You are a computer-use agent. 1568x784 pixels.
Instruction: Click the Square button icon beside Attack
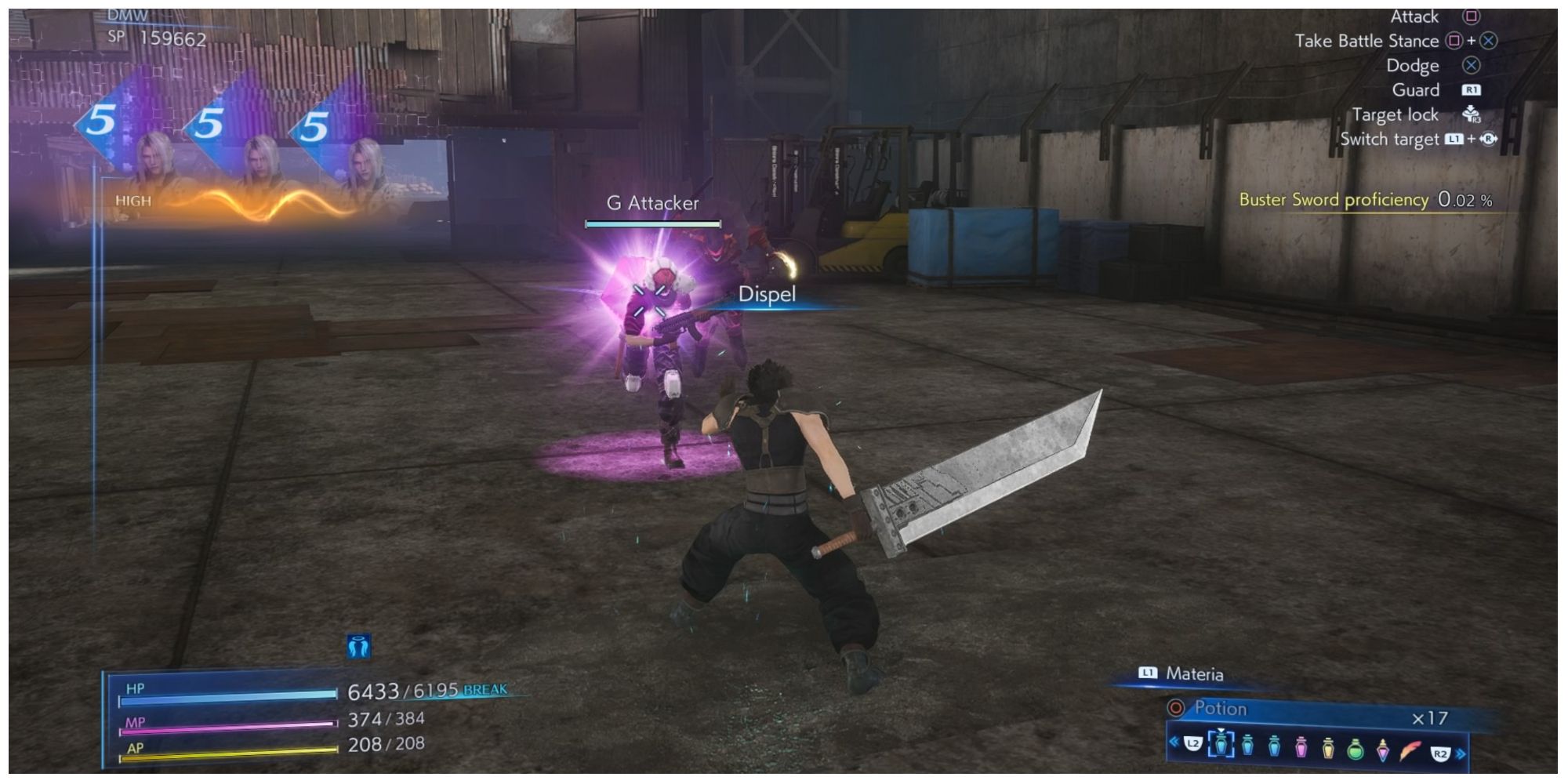[x=1472, y=16]
